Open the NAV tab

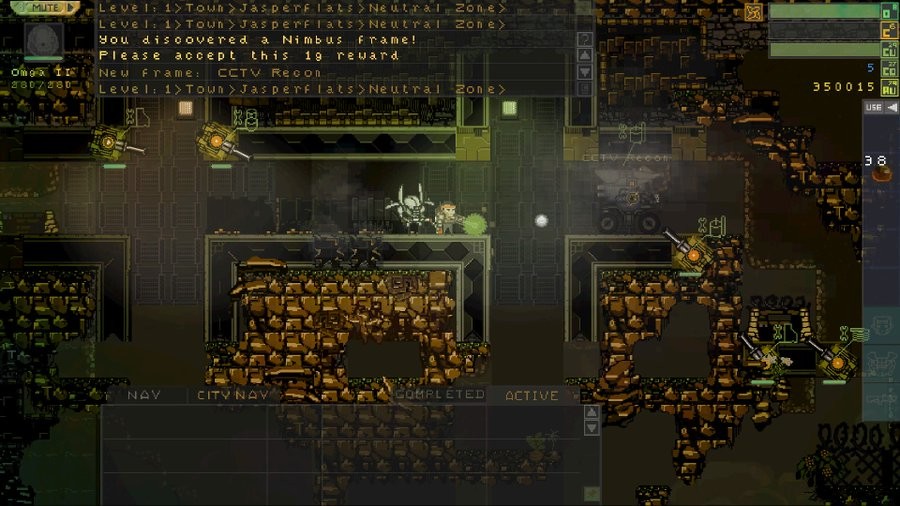pyautogui.click(x=143, y=395)
